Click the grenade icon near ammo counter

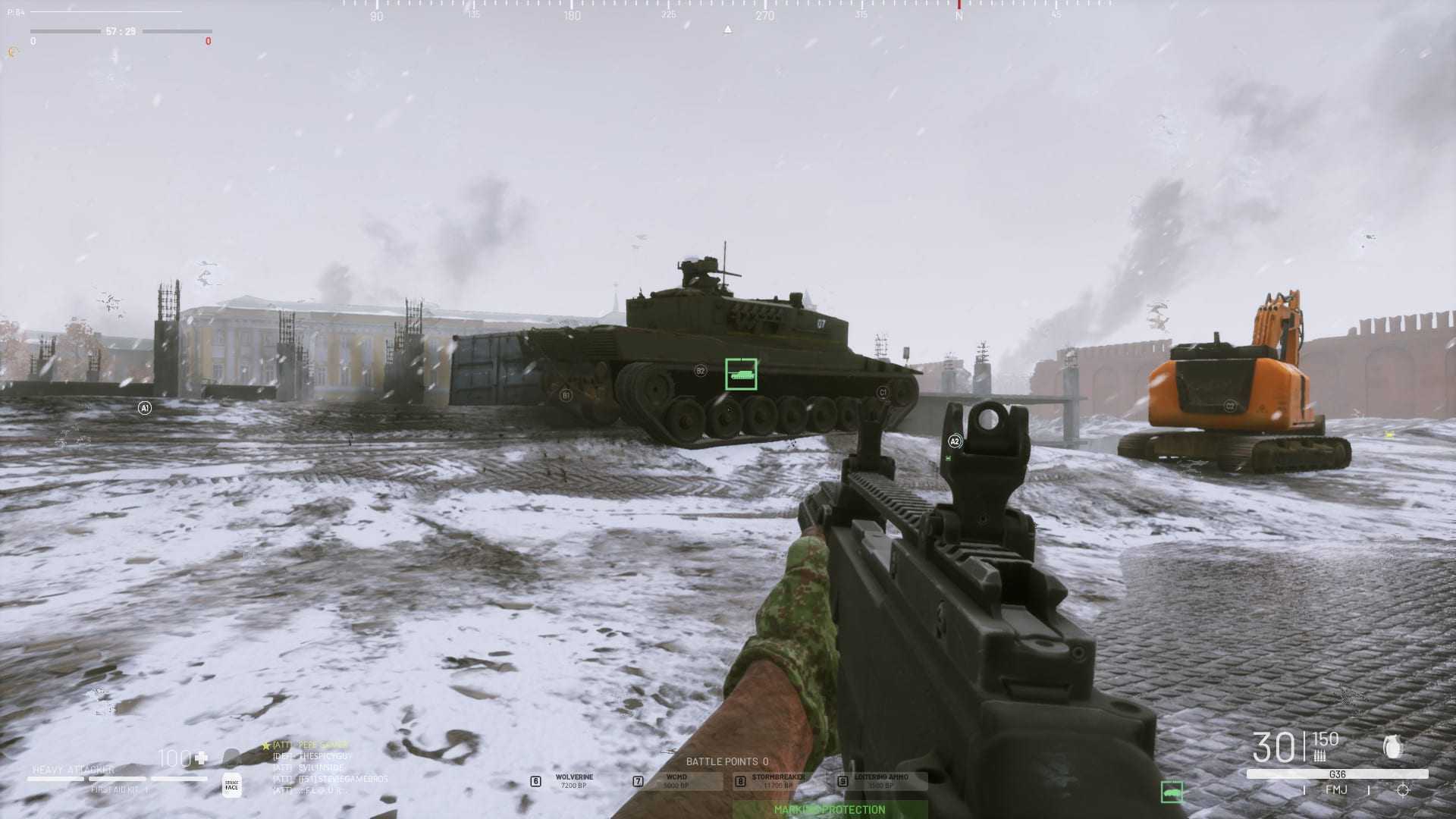click(1392, 747)
